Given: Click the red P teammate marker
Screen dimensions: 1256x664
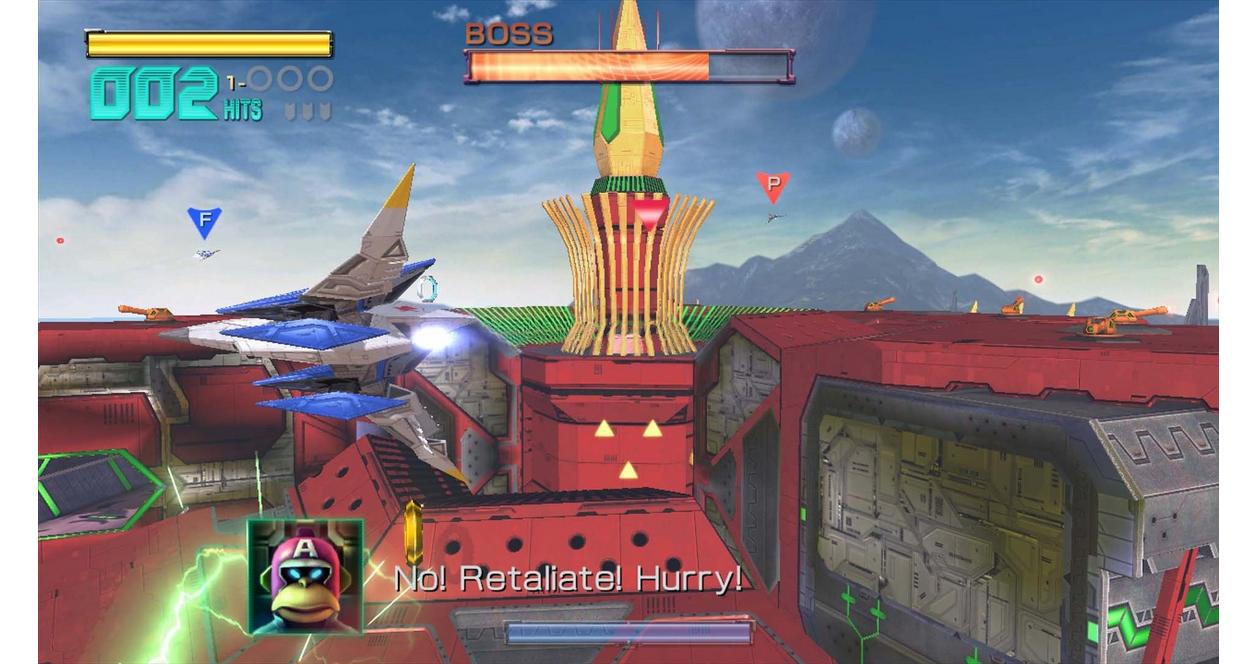Looking at the screenshot, I should (772, 185).
